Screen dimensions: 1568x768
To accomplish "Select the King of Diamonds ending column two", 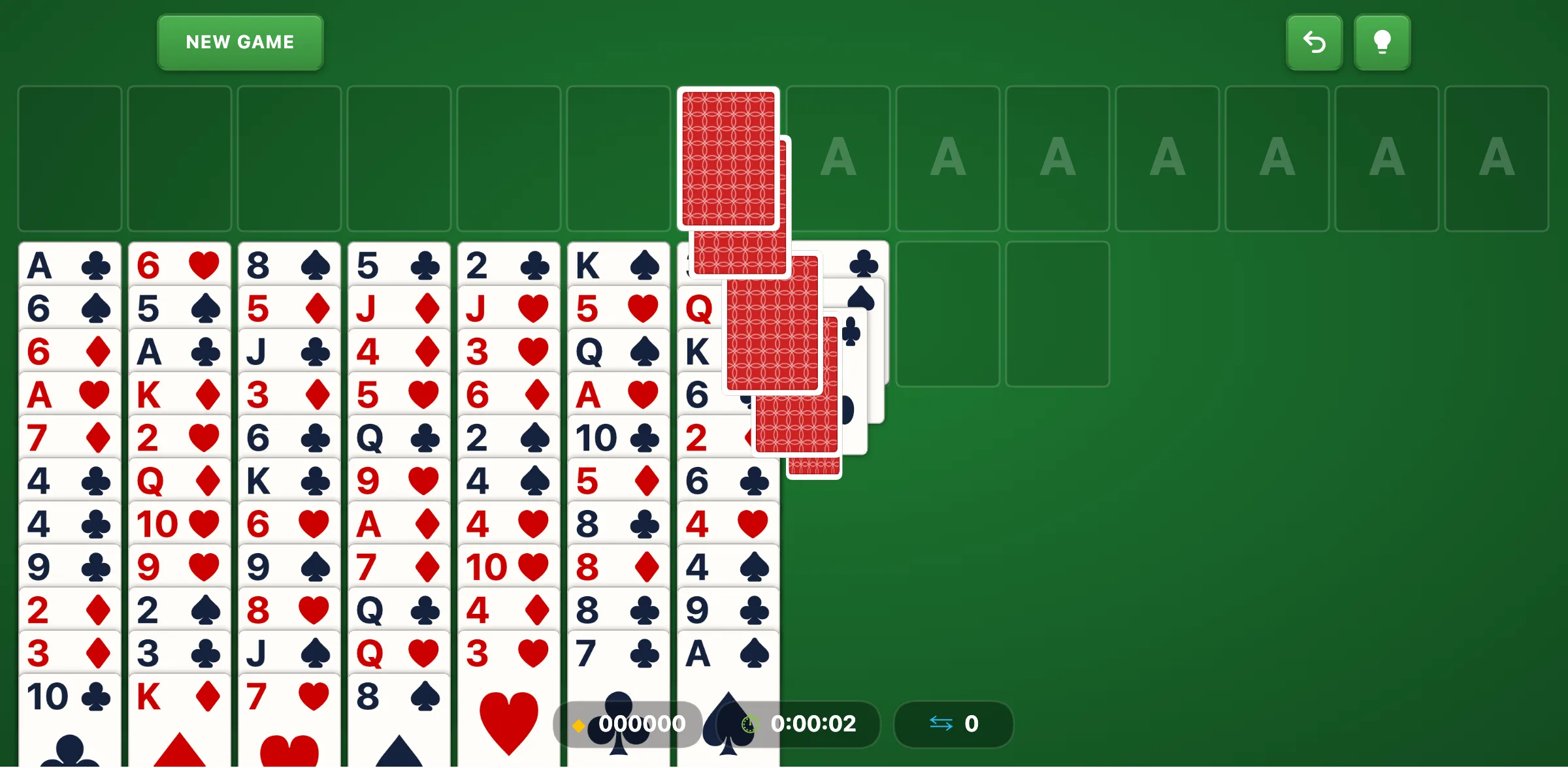I will click(x=180, y=696).
